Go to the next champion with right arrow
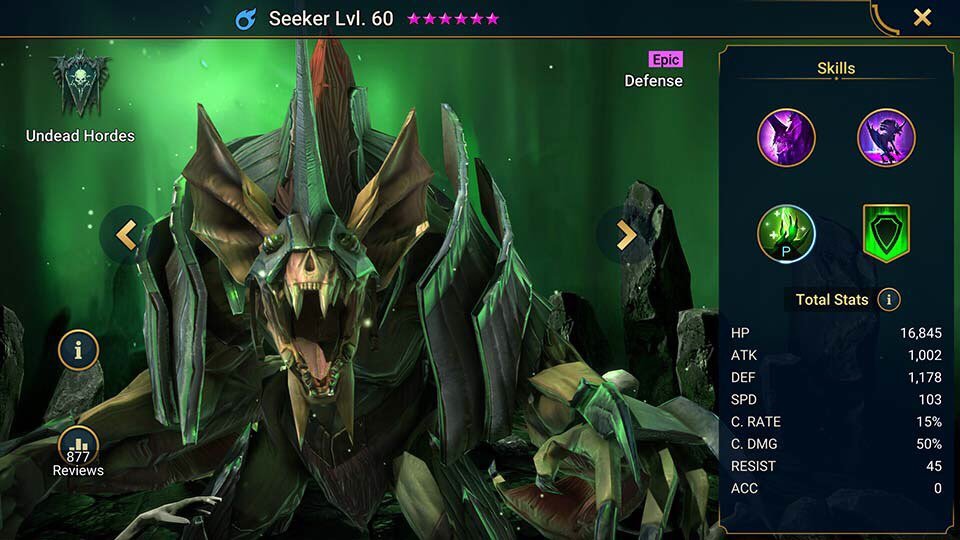Image resolution: width=960 pixels, height=540 pixels. point(625,235)
